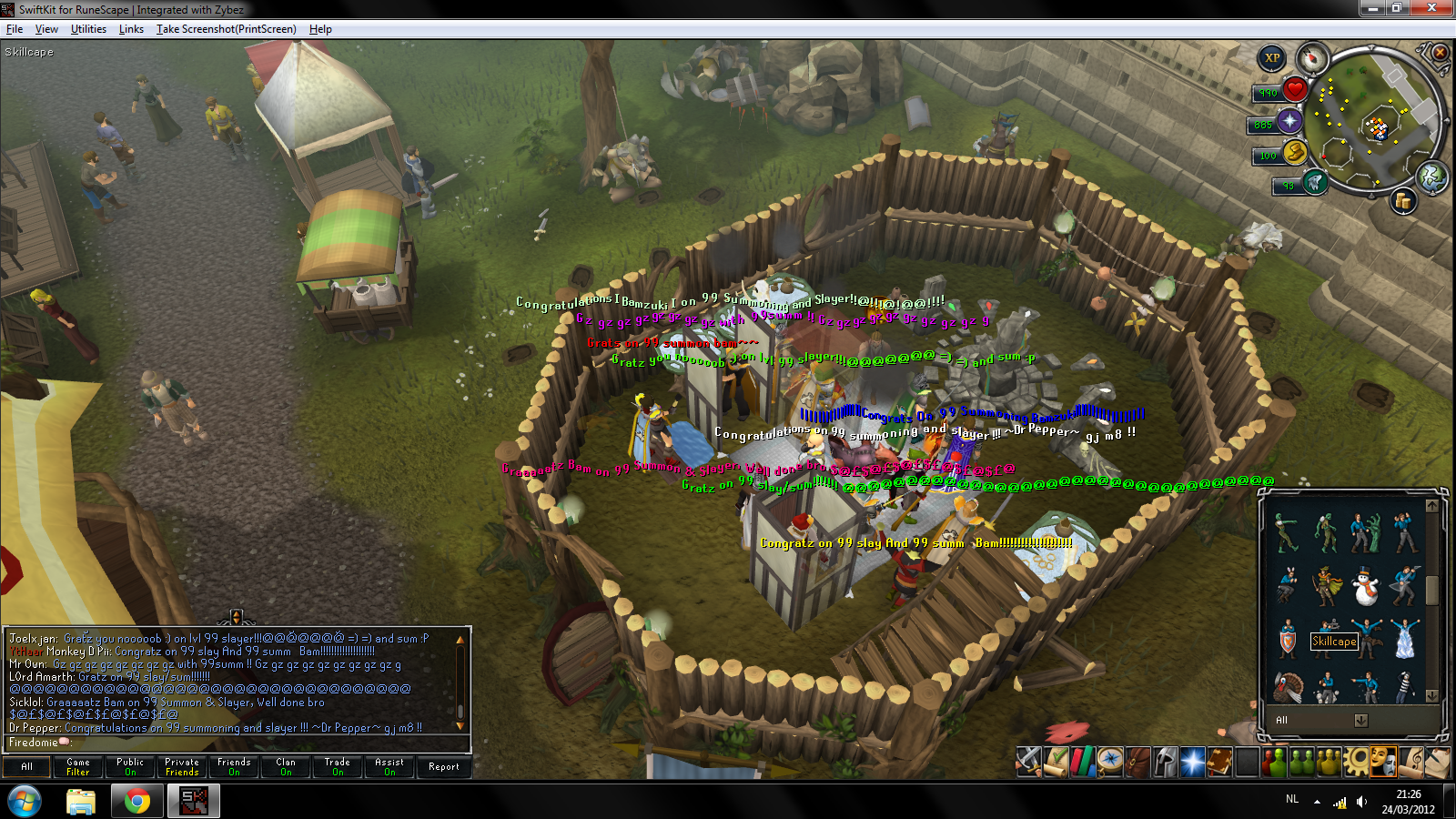The height and width of the screenshot is (819, 1456).
Task: Click the prayer points star orb
Action: [1290, 121]
